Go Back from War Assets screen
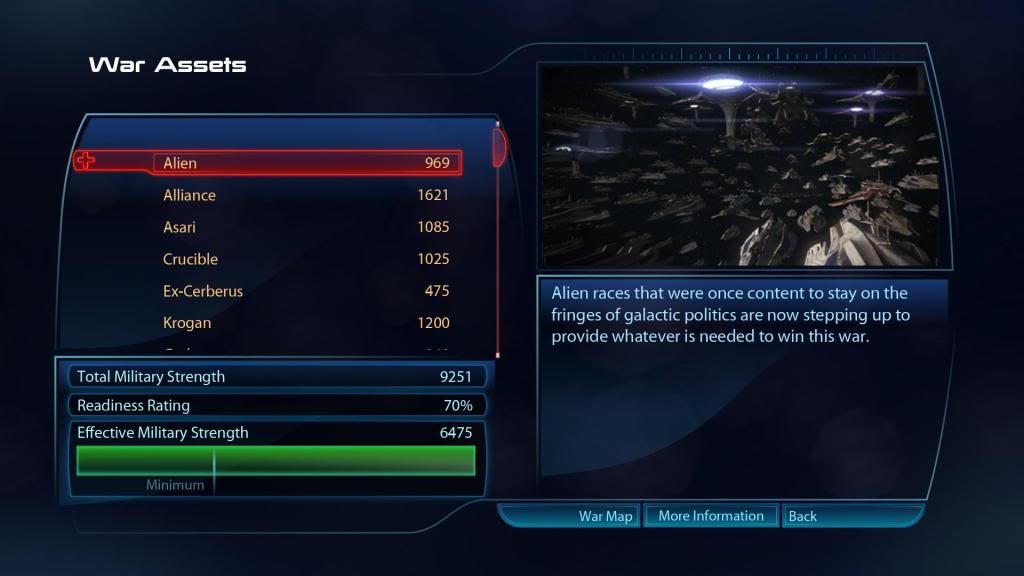1024x576 pixels. tap(802, 516)
